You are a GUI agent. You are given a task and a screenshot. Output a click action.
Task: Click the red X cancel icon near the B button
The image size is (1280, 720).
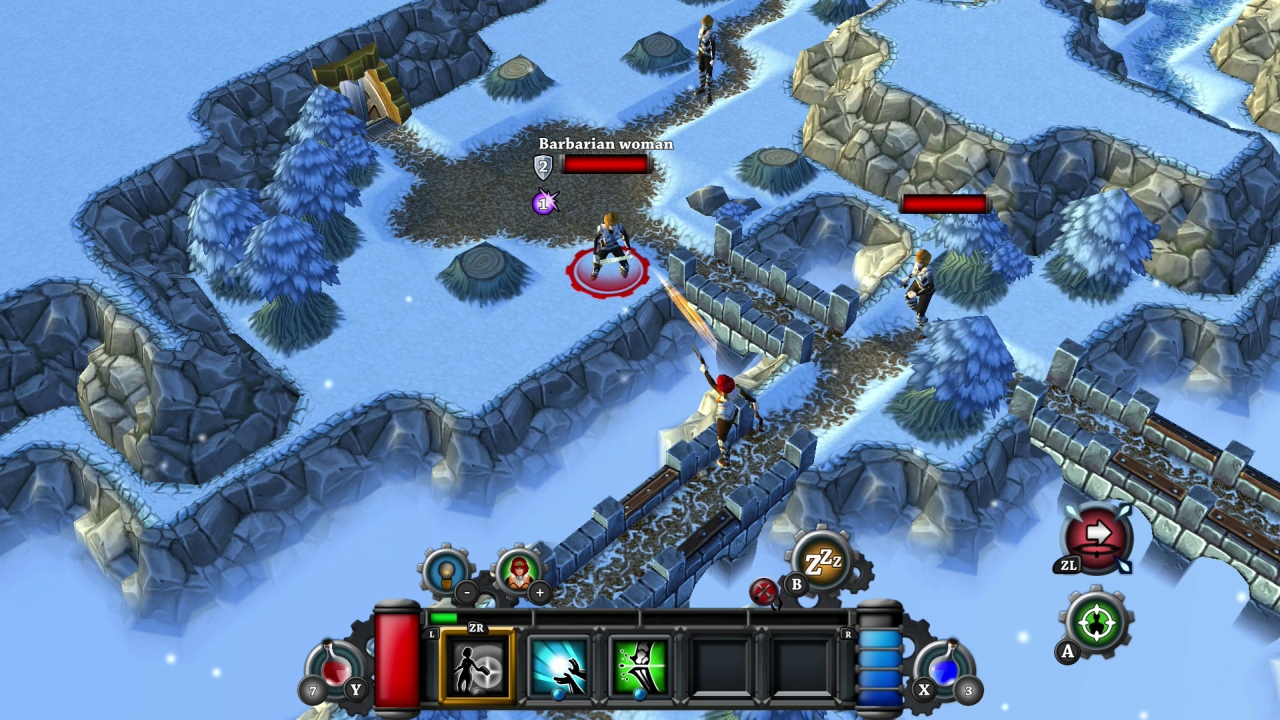[765, 592]
